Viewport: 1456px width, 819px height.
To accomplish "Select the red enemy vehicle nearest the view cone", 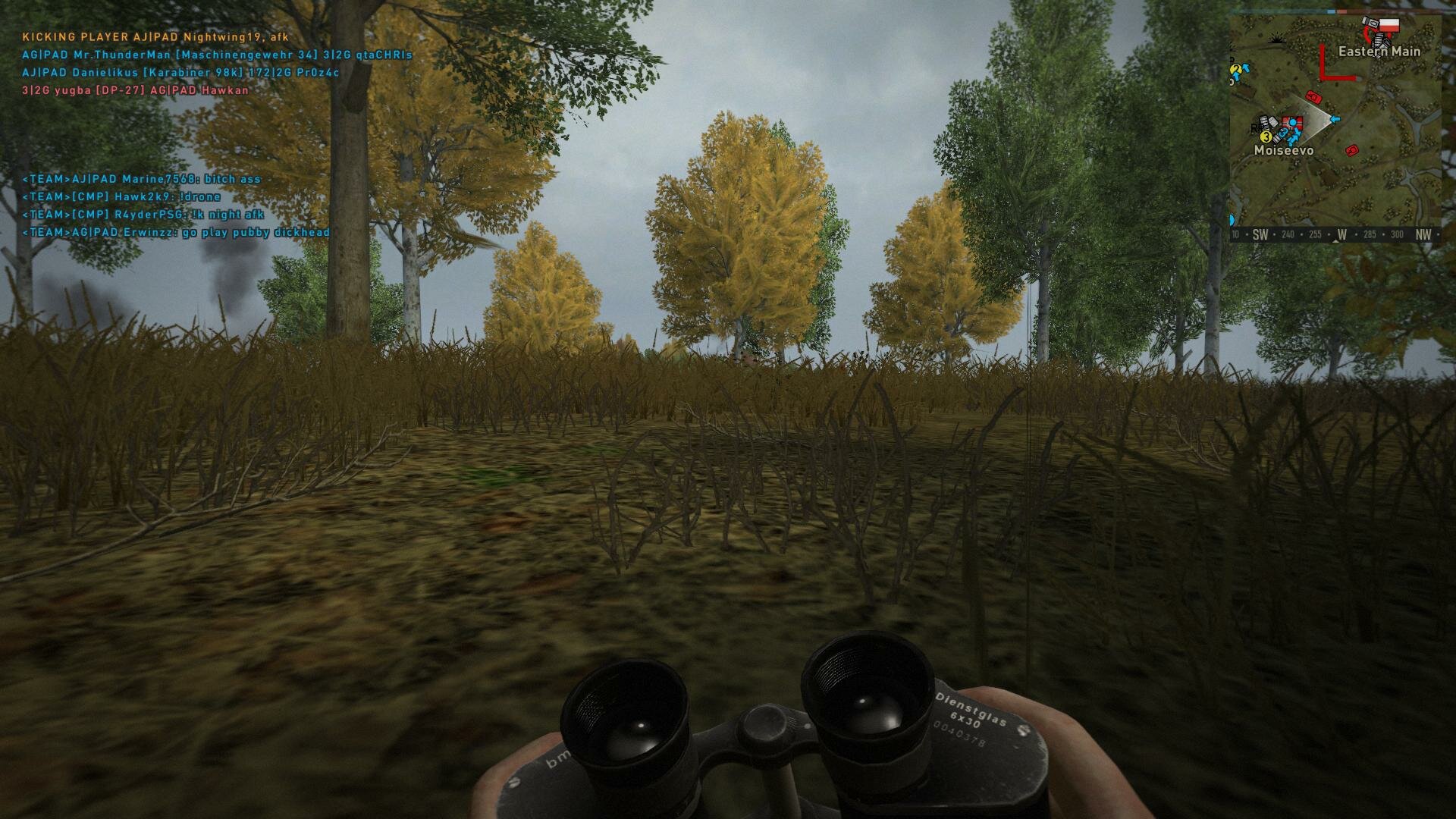I will coord(1314,98).
